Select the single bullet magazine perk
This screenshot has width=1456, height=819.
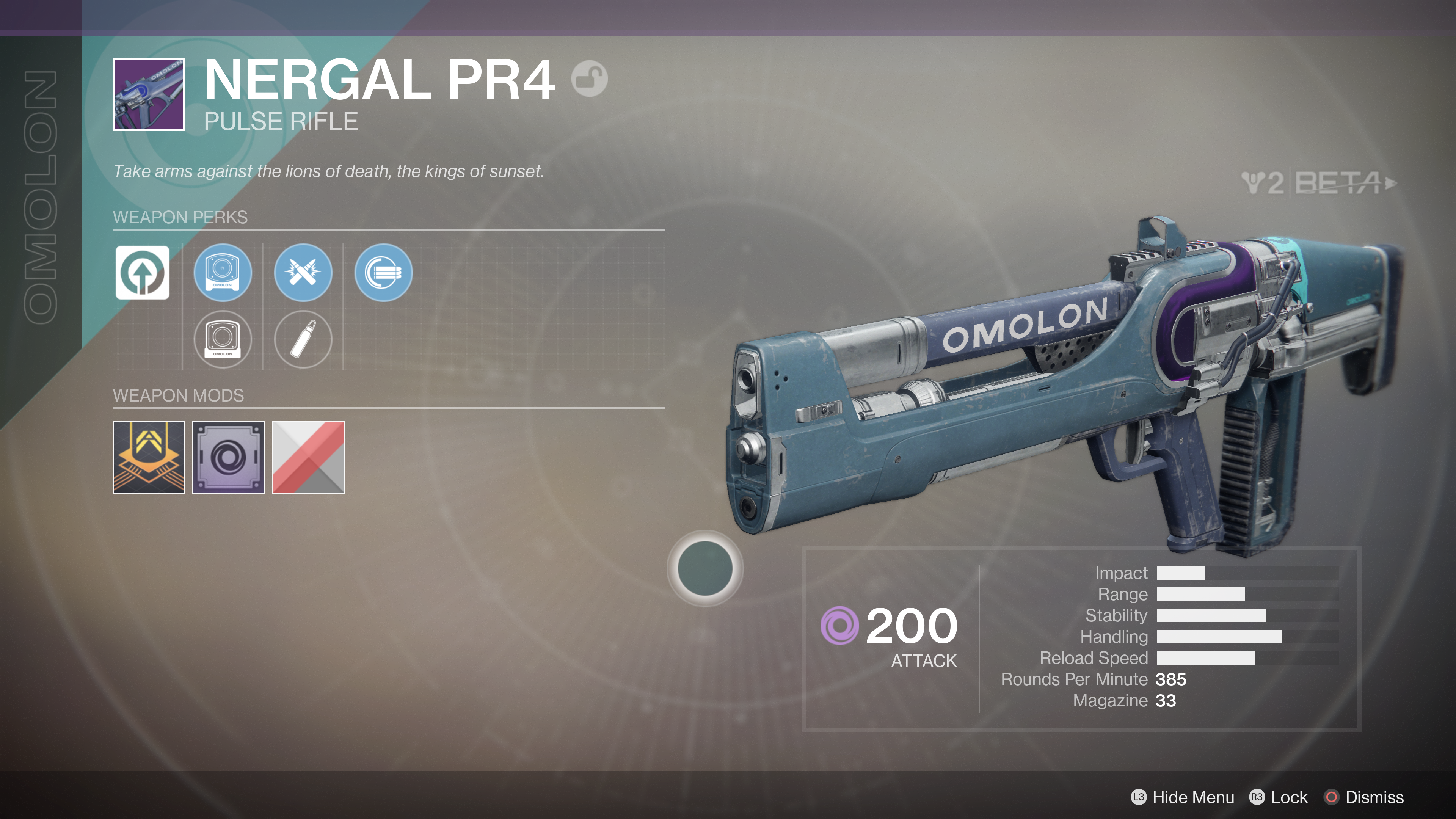(303, 339)
